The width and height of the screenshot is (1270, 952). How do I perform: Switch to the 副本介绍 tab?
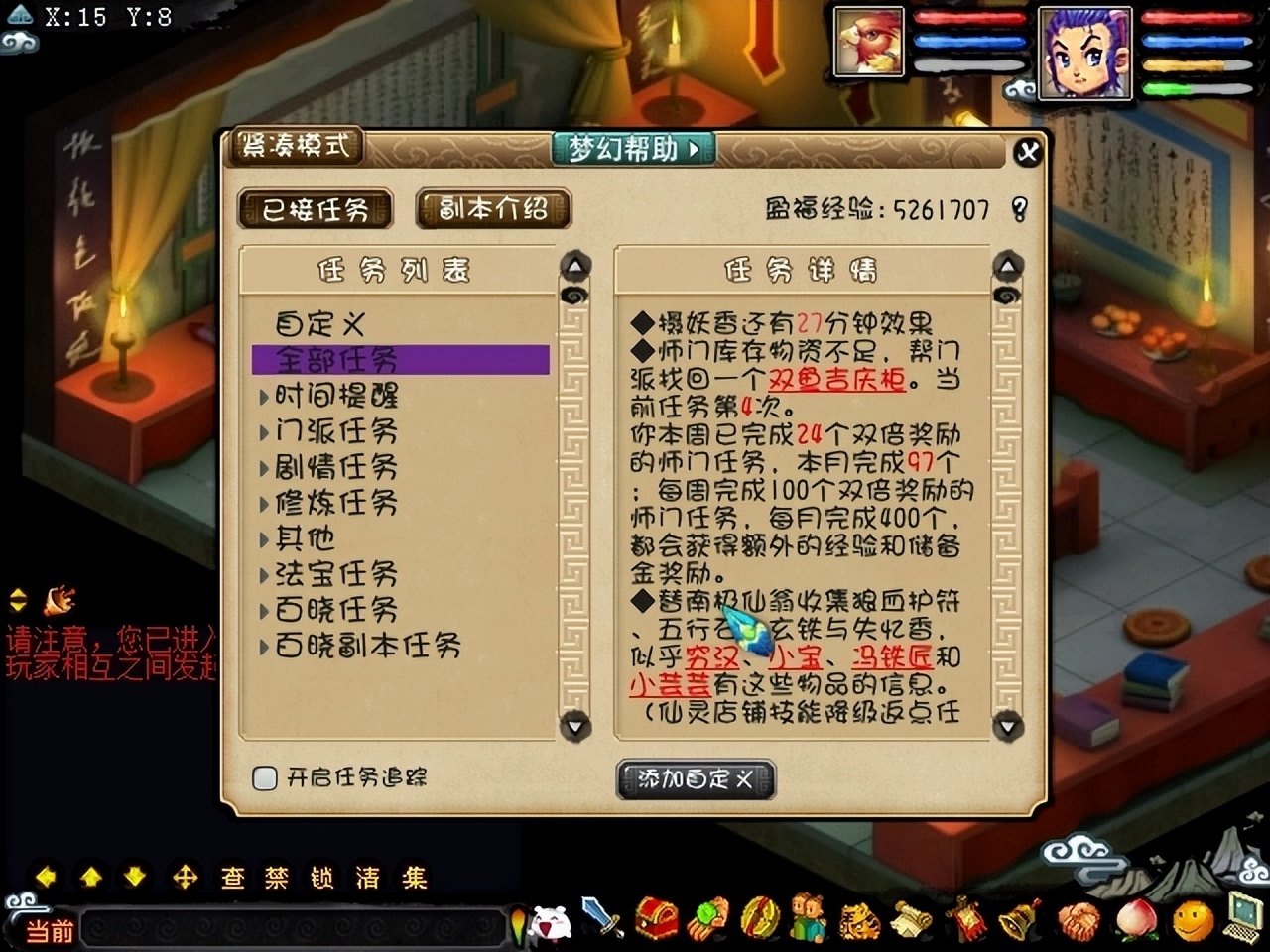(x=493, y=209)
